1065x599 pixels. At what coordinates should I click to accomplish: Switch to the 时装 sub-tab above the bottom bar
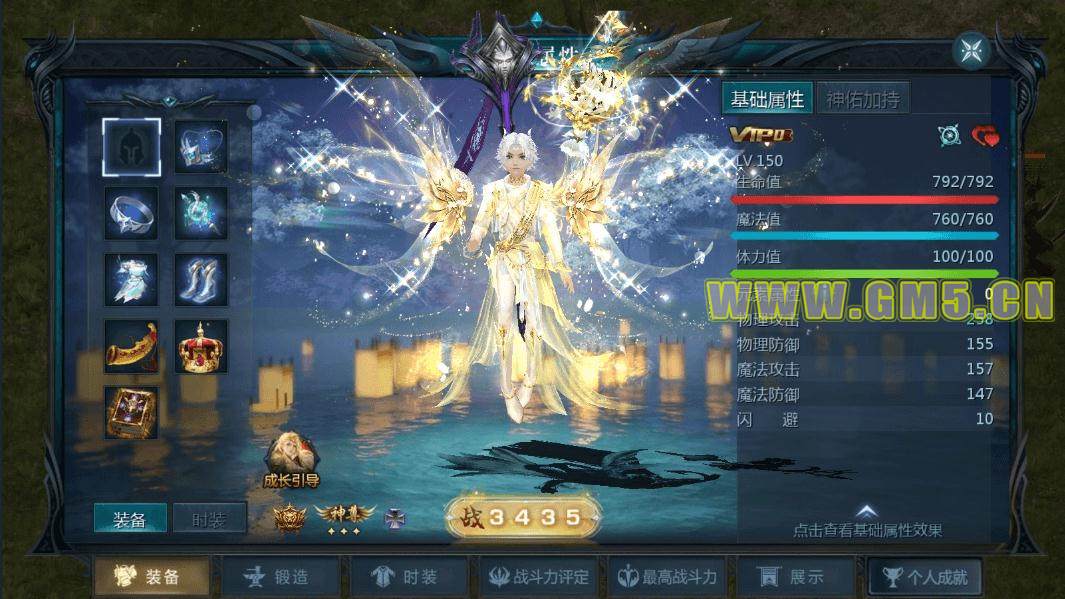(x=209, y=519)
